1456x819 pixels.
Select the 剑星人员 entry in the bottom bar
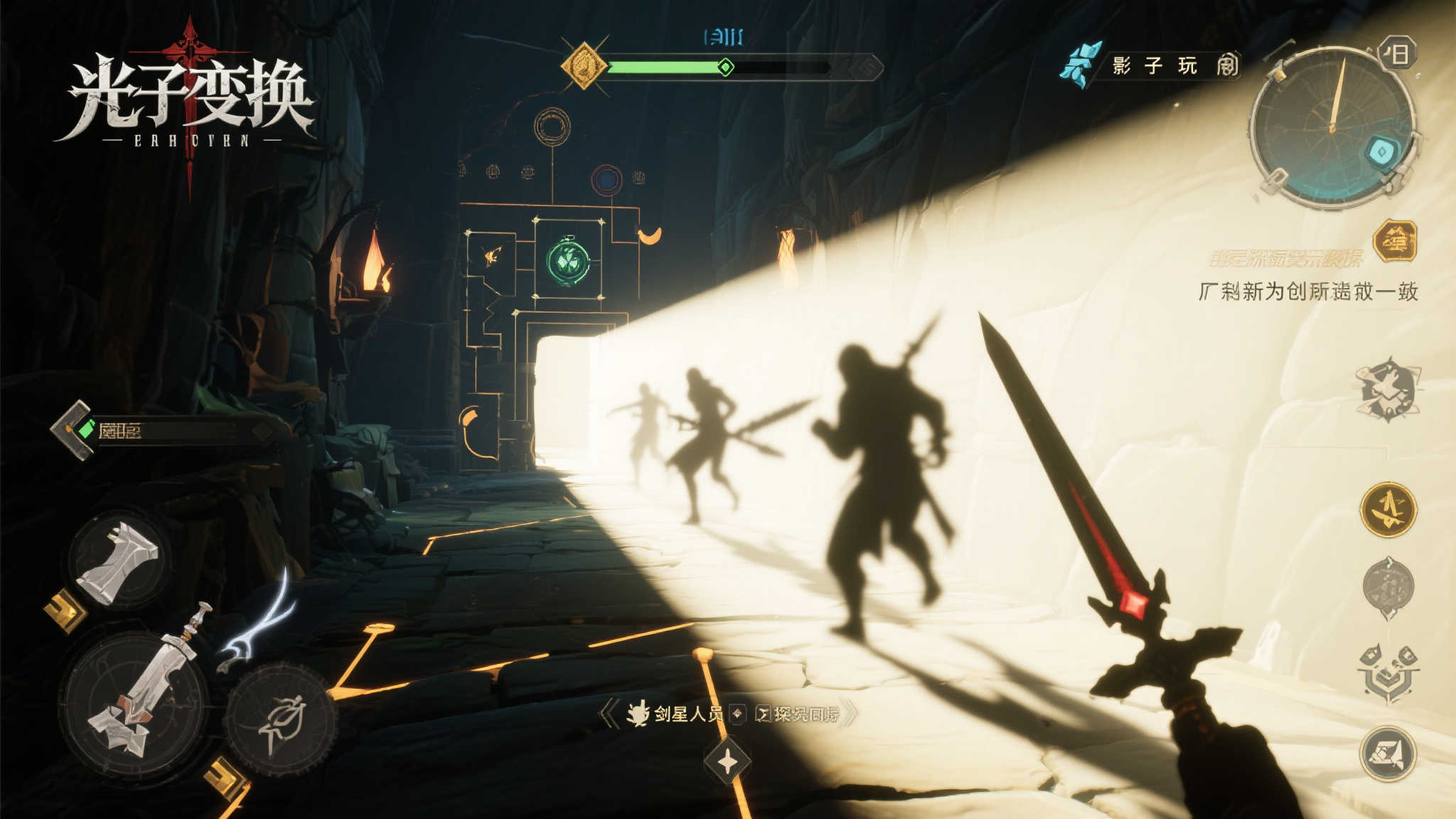pyautogui.click(x=675, y=713)
